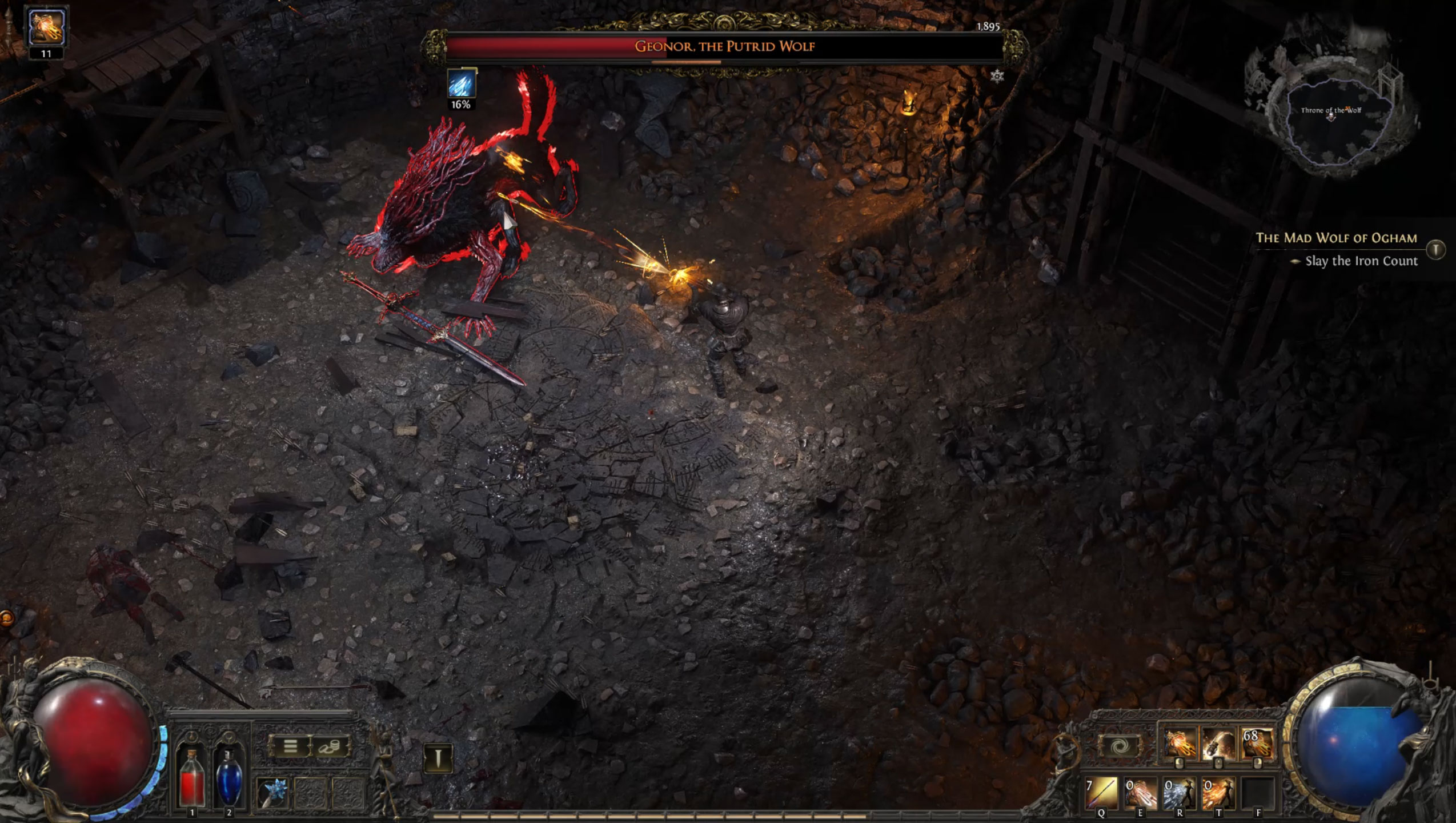
Task: Select the spear skill bound to Q
Action: pyautogui.click(x=1101, y=793)
